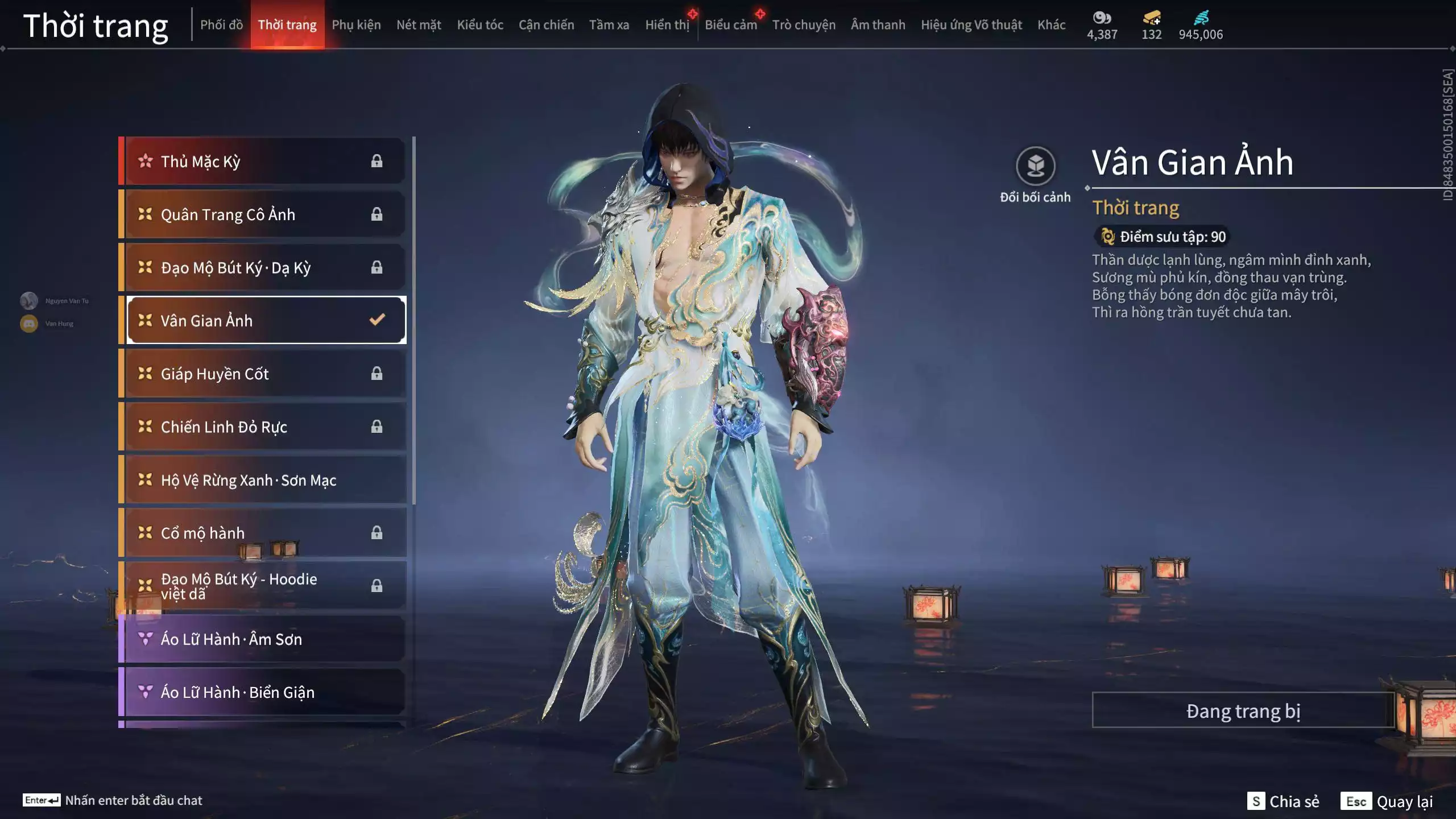Click the Đang trang bị button

click(1243, 711)
